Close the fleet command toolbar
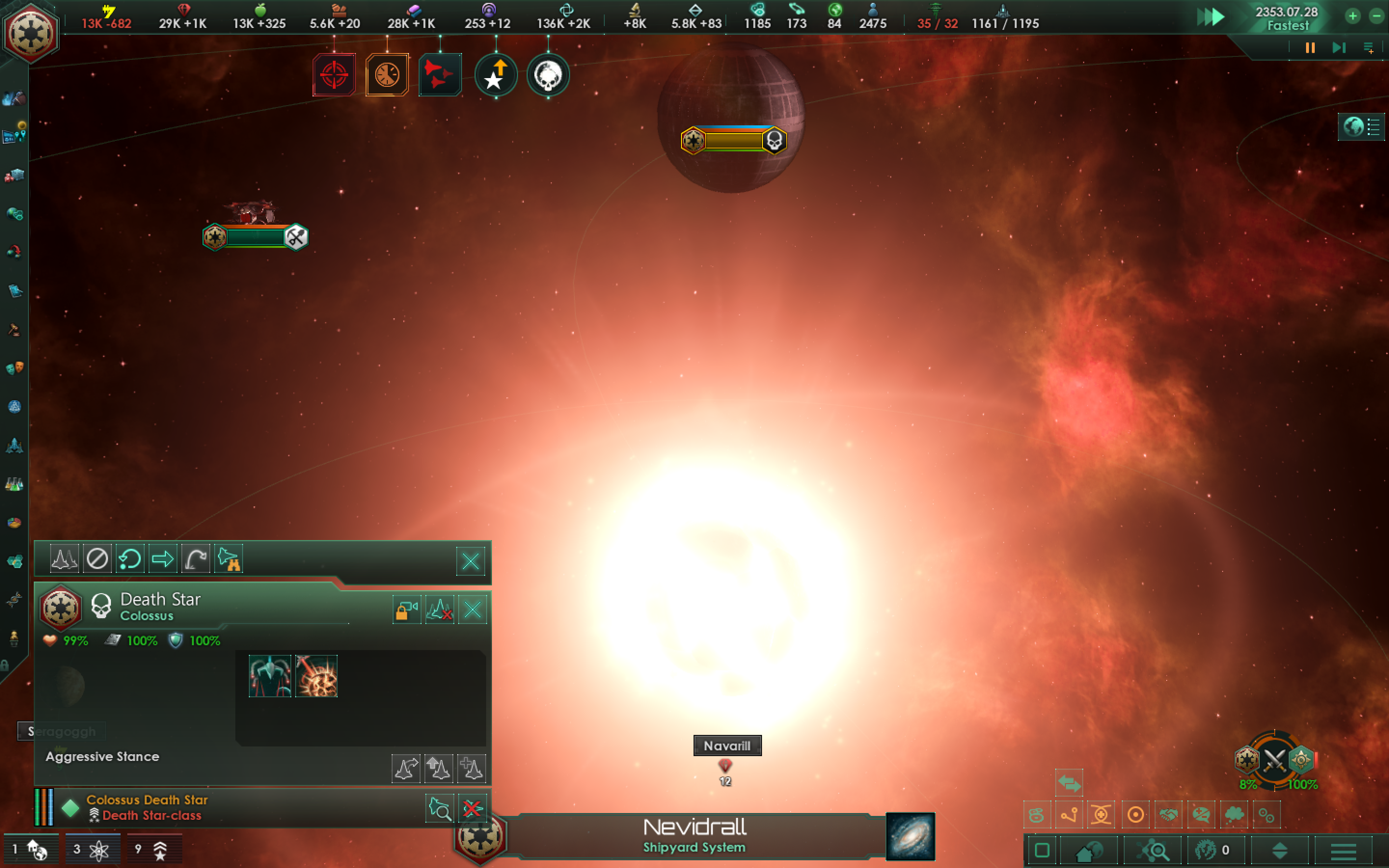Screen dimensions: 1389x868 (x=471, y=561)
